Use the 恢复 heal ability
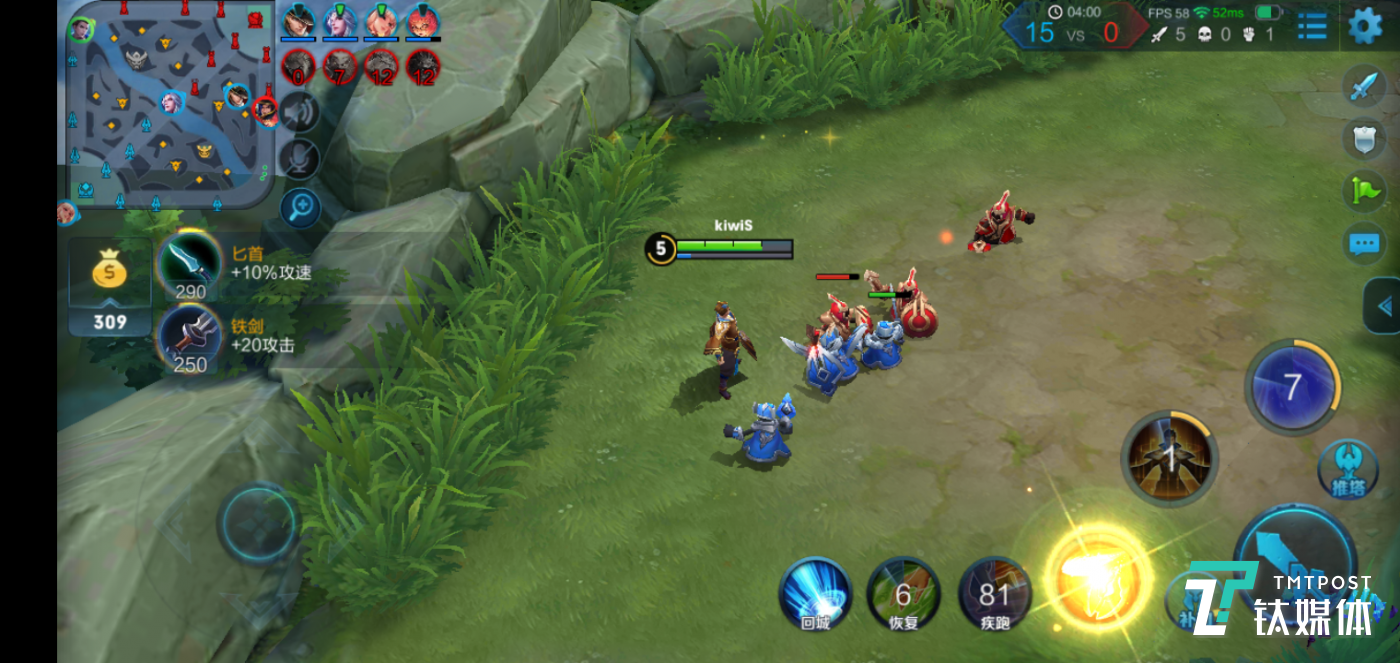The height and width of the screenshot is (663, 1400). pyautogui.click(x=903, y=594)
